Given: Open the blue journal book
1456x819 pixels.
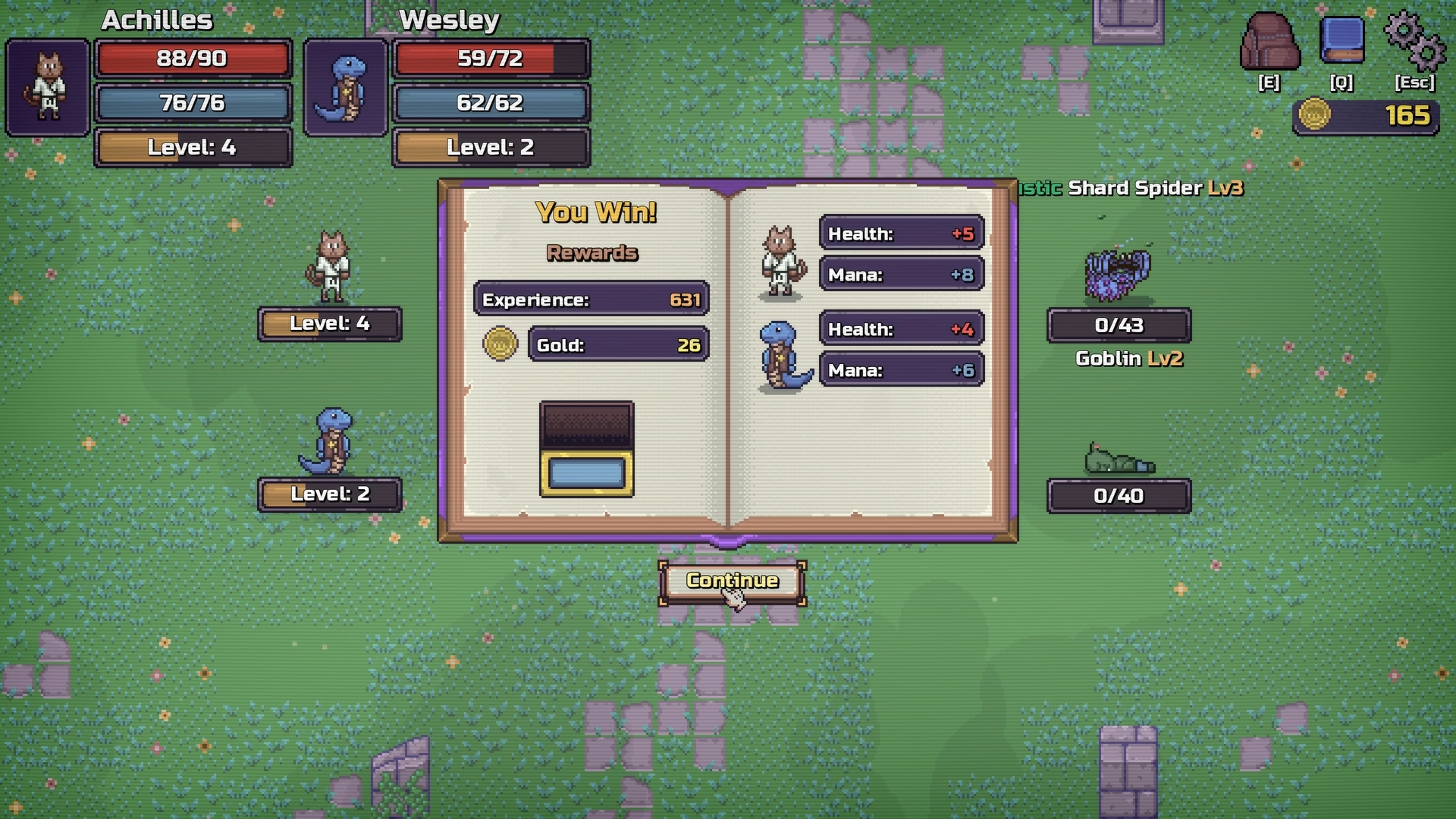Looking at the screenshot, I should (x=1341, y=41).
